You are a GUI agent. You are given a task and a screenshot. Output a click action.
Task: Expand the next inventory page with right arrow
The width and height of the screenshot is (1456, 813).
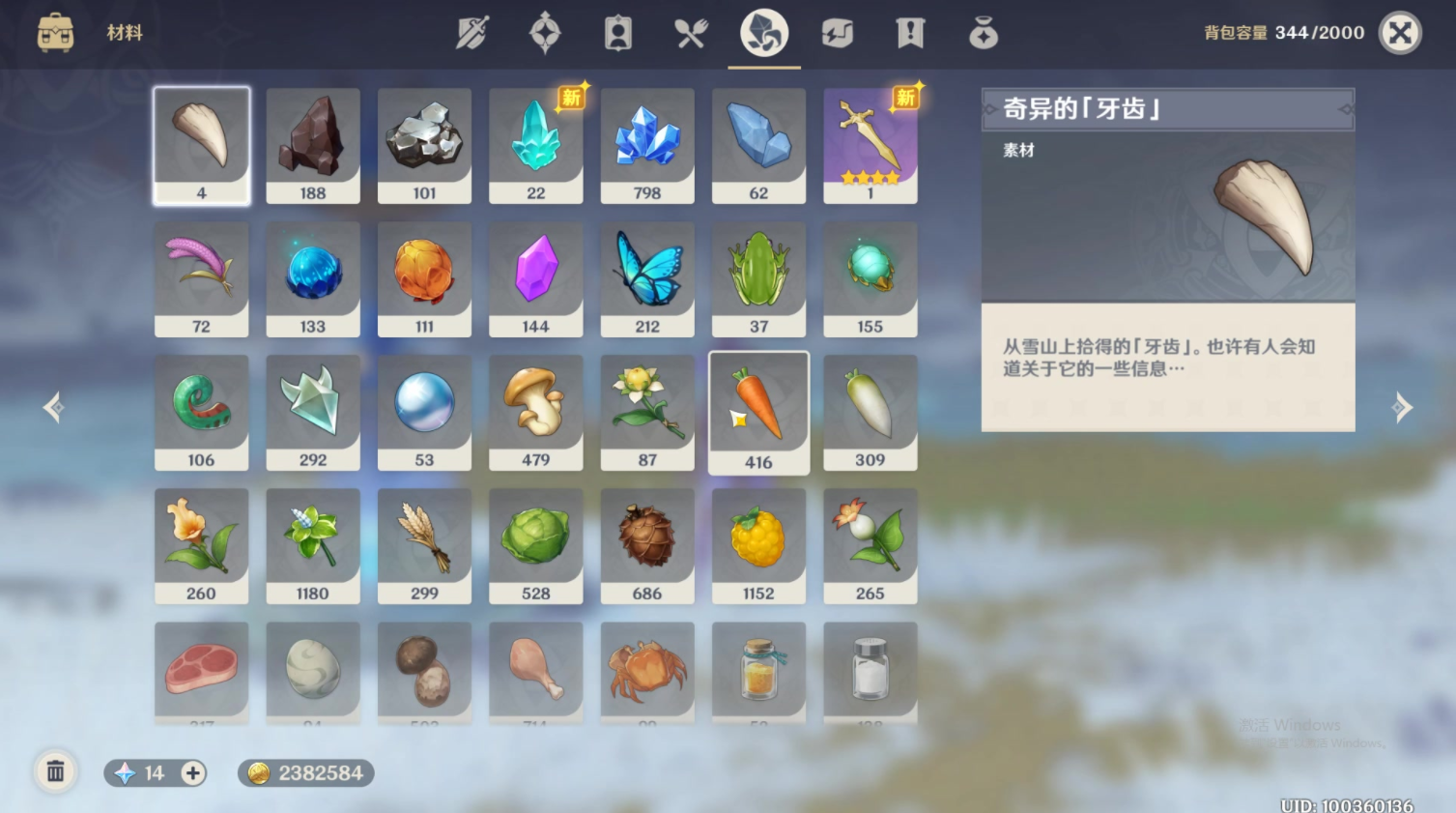click(x=1400, y=408)
